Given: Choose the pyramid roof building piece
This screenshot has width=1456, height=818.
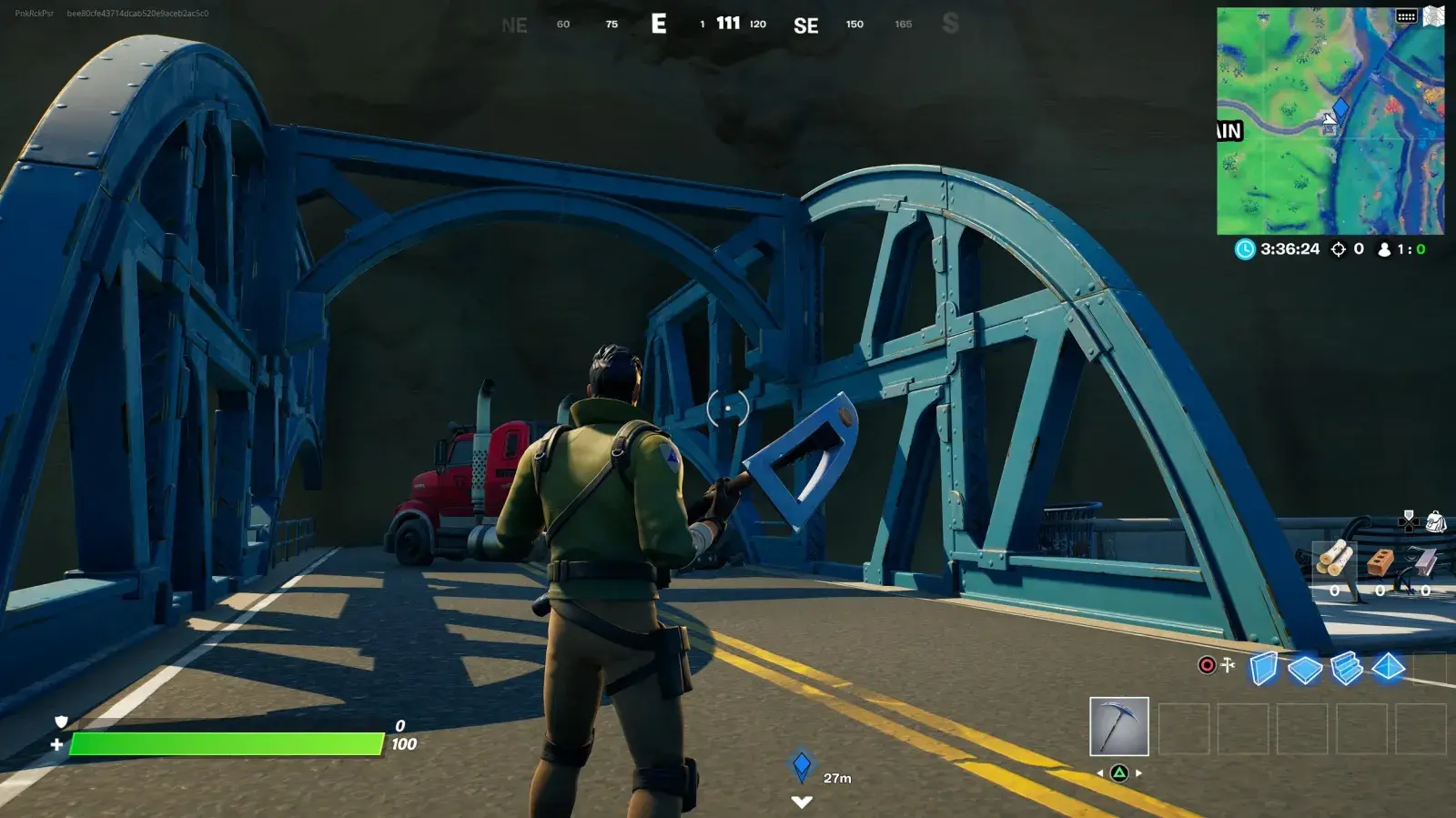Looking at the screenshot, I should click(x=1388, y=668).
